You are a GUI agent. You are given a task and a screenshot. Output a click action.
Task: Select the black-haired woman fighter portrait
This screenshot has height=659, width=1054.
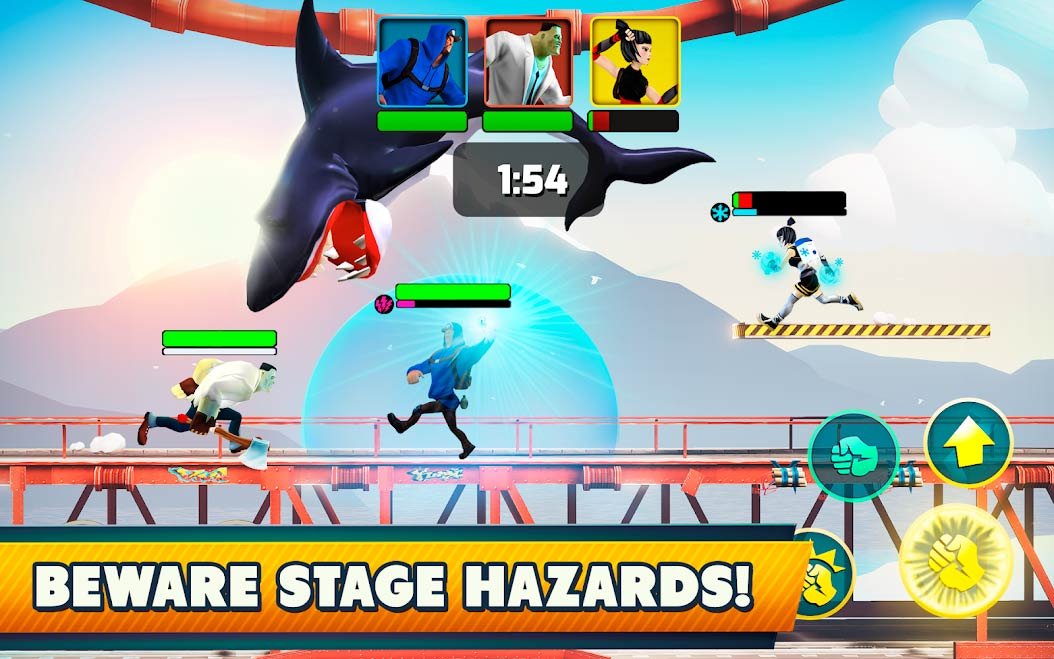pos(634,62)
